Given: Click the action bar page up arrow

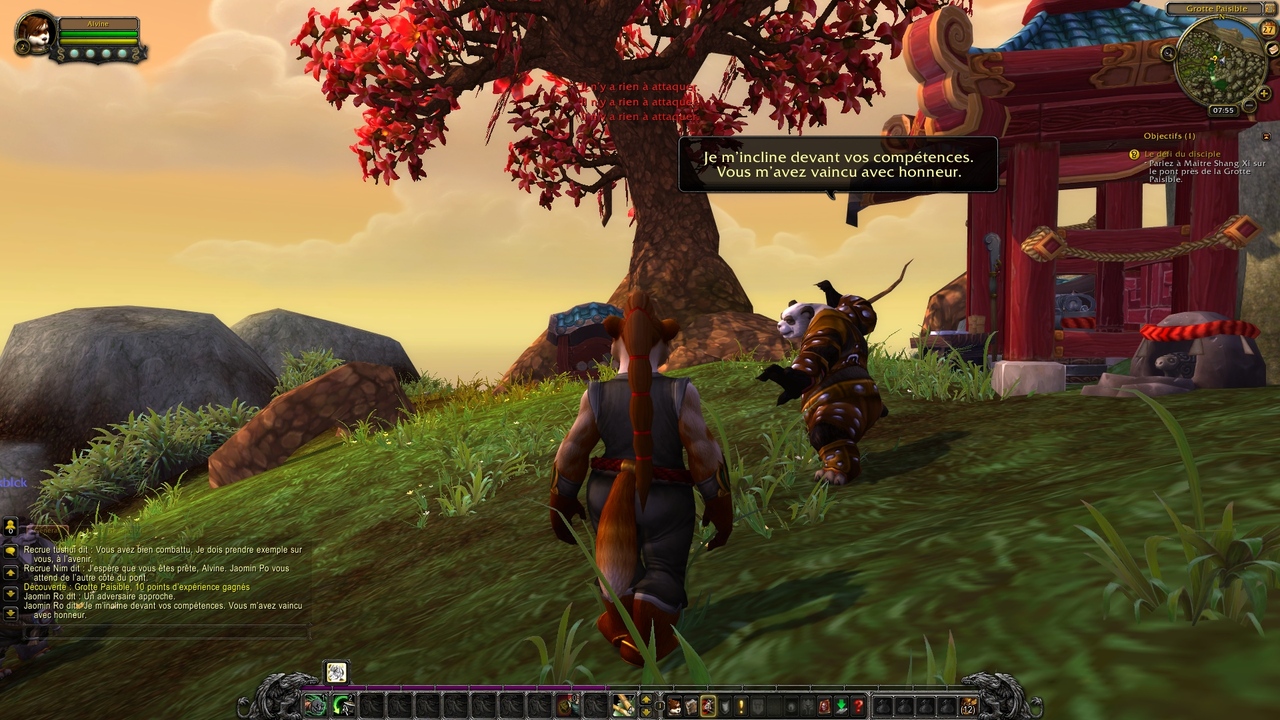Looking at the screenshot, I should (x=646, y=699).
